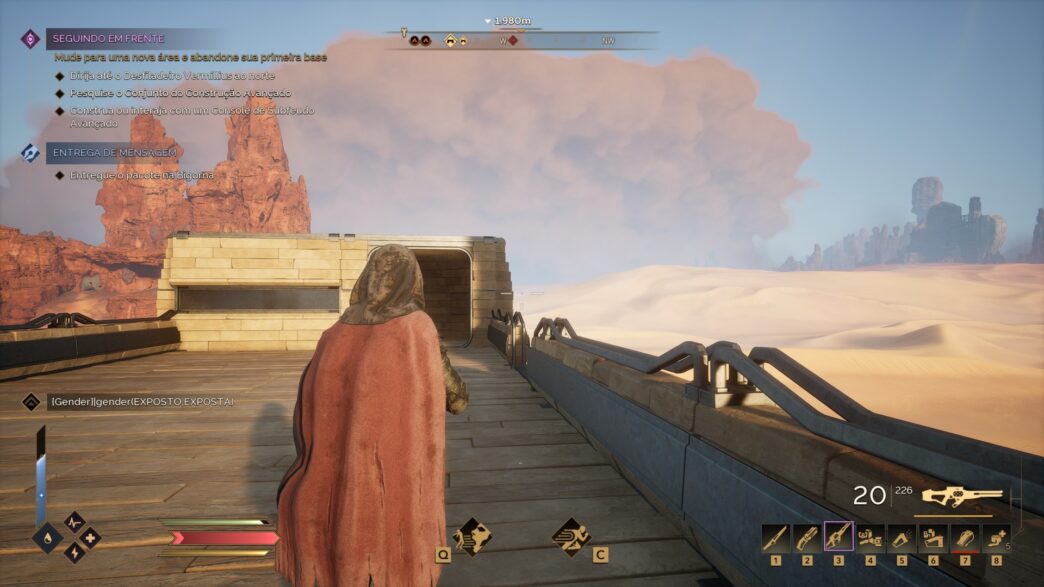This screenshot has height=587, width=1044.
Task: Select the item in hotbar slot 5
Action: [901, 538]
